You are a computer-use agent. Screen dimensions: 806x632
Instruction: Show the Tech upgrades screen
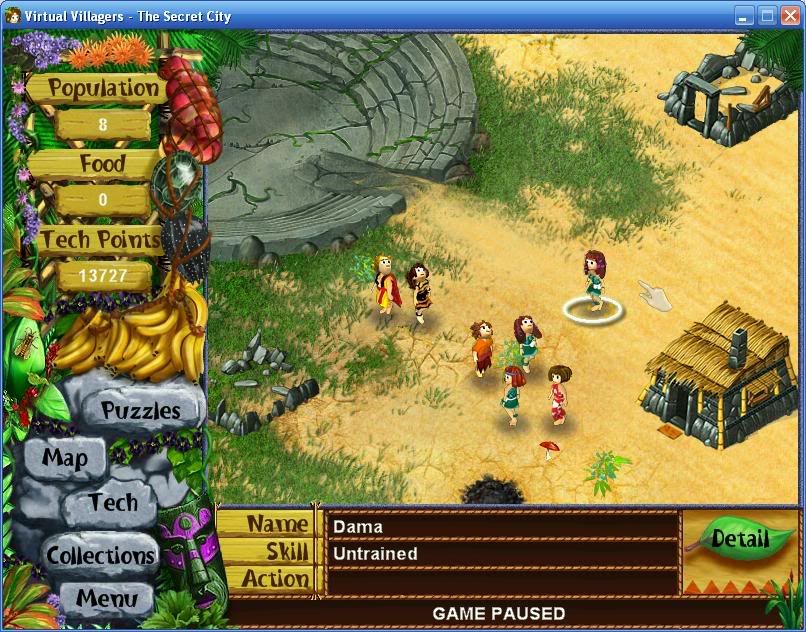[x=112, y=502]
